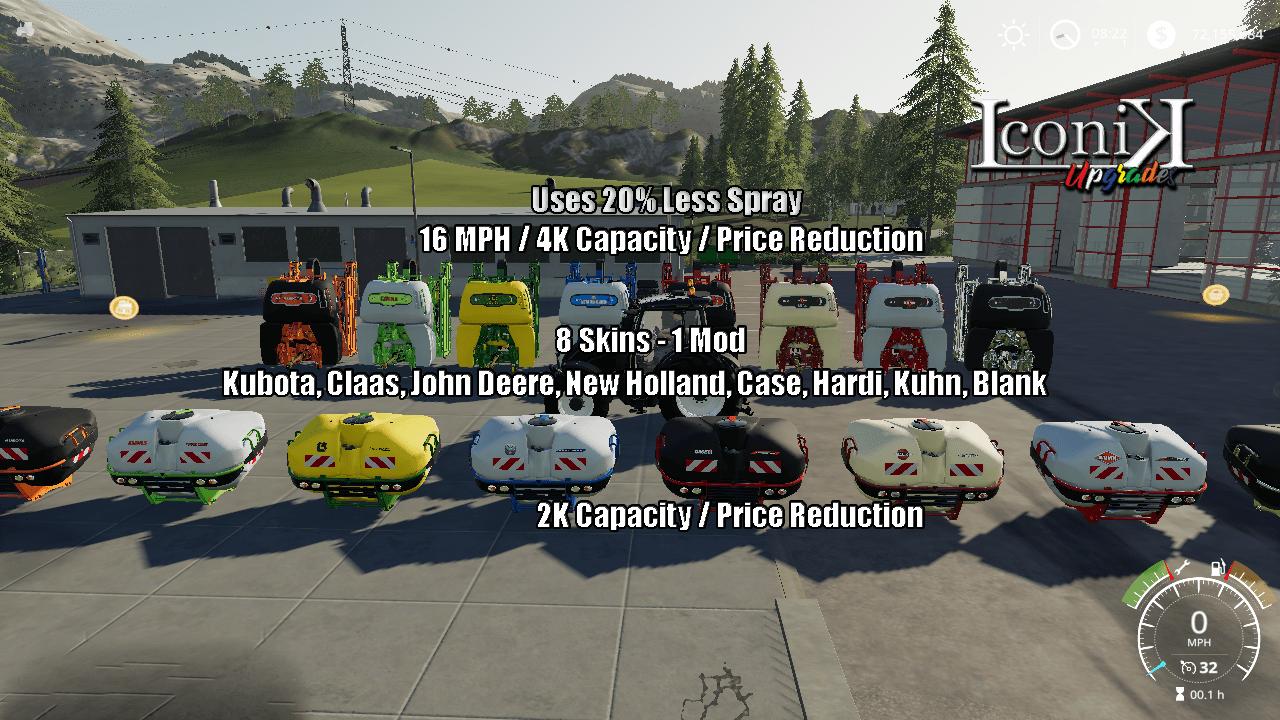Open the dollar money icon
1280x720 pixels.
point(1160,36)
